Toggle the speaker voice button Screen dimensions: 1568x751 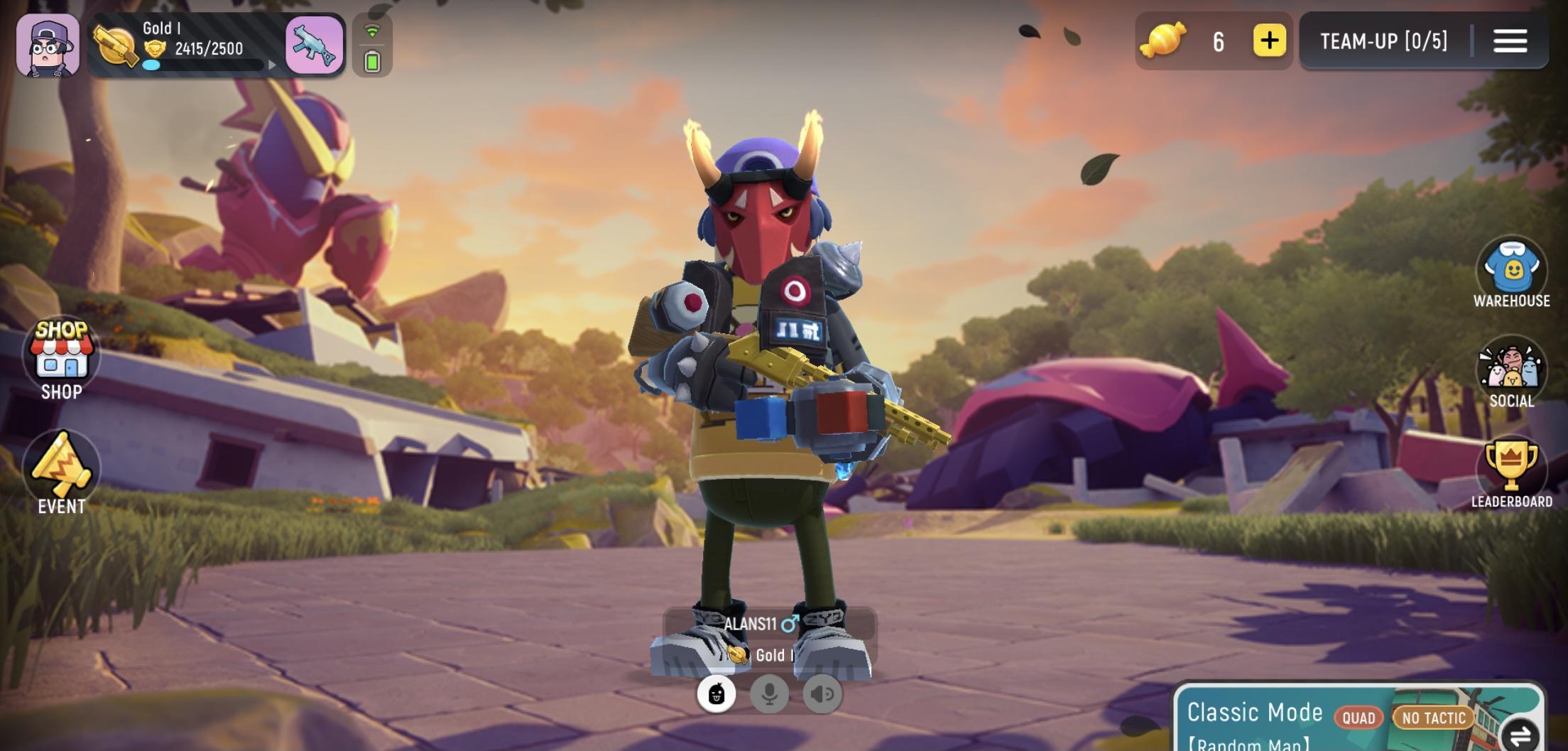[x=822, y=693]
